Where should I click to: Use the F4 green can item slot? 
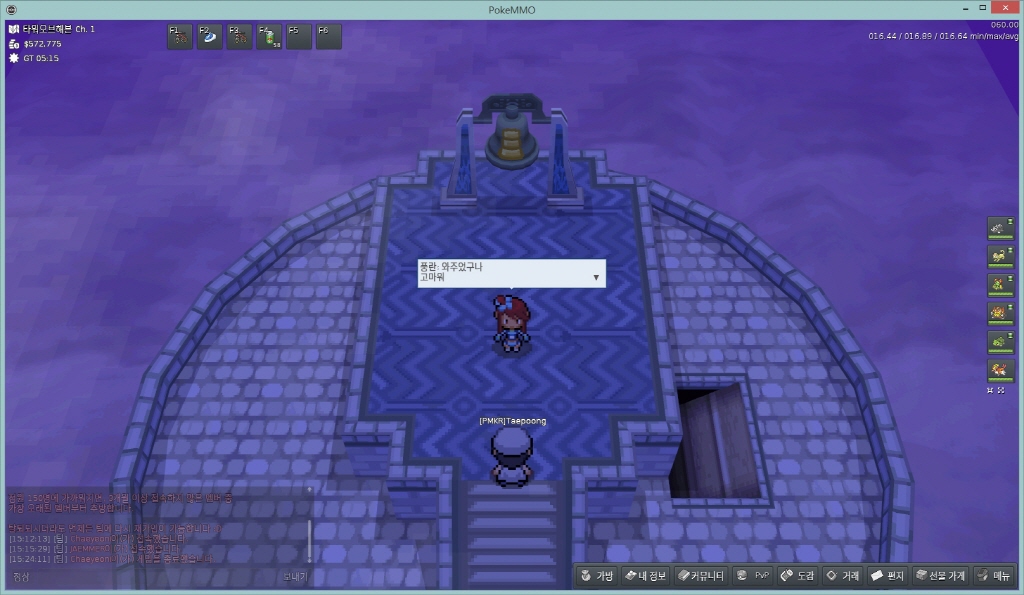point(270,37)
